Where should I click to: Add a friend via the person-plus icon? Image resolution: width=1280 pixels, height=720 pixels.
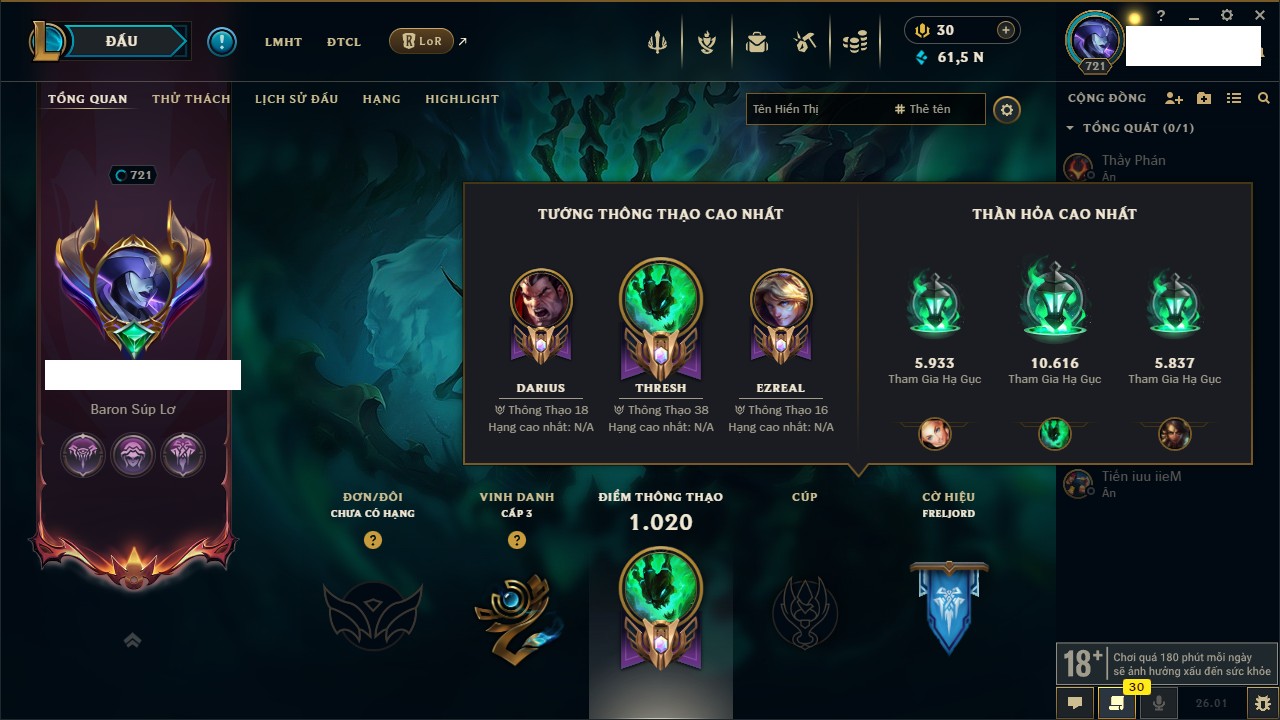click(x=1174, y=99)
